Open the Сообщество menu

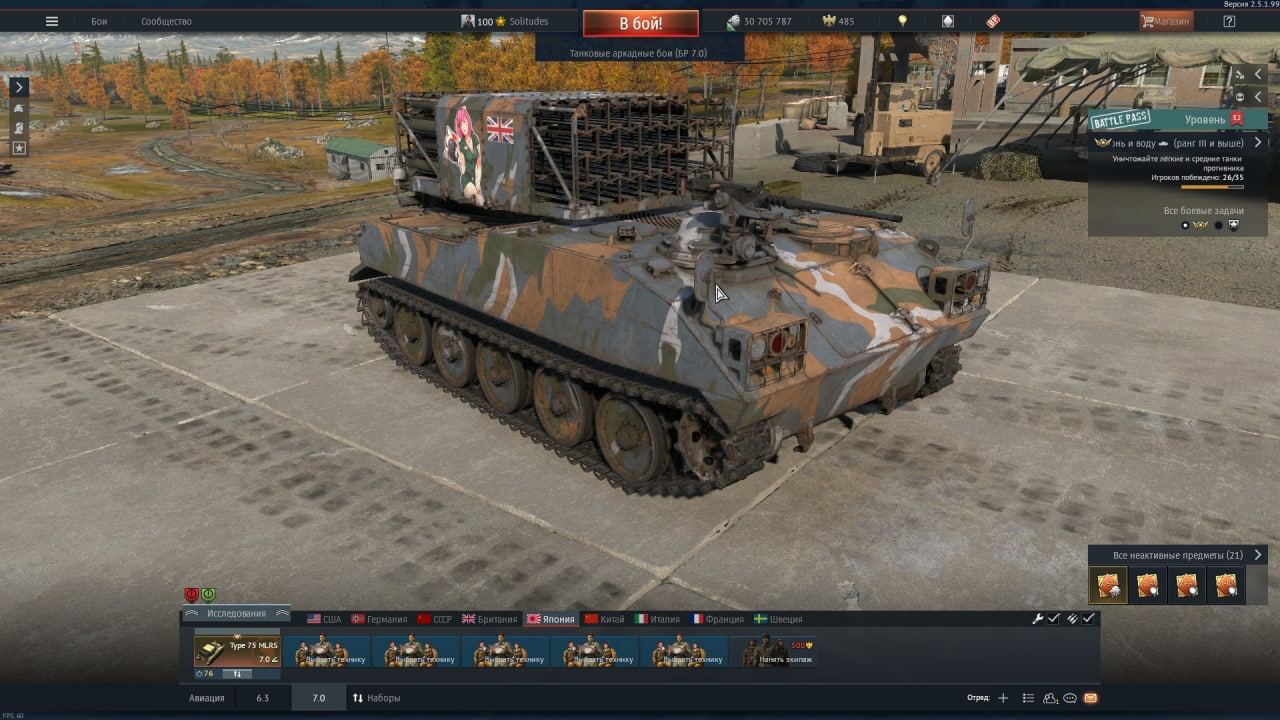click(166, 21)
